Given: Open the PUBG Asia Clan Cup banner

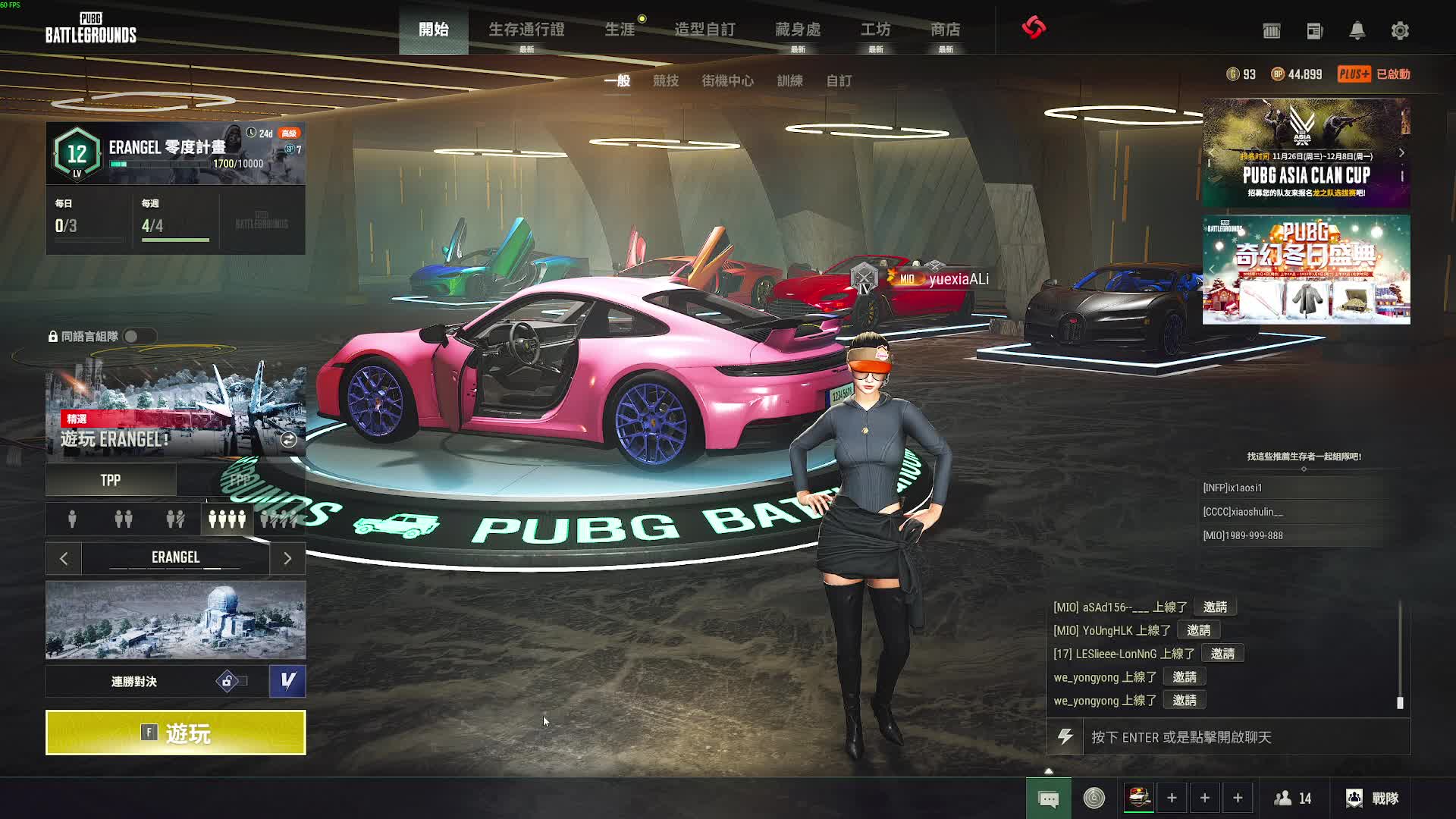Looking at the screenshot, I should click(x=1306, y=153).
